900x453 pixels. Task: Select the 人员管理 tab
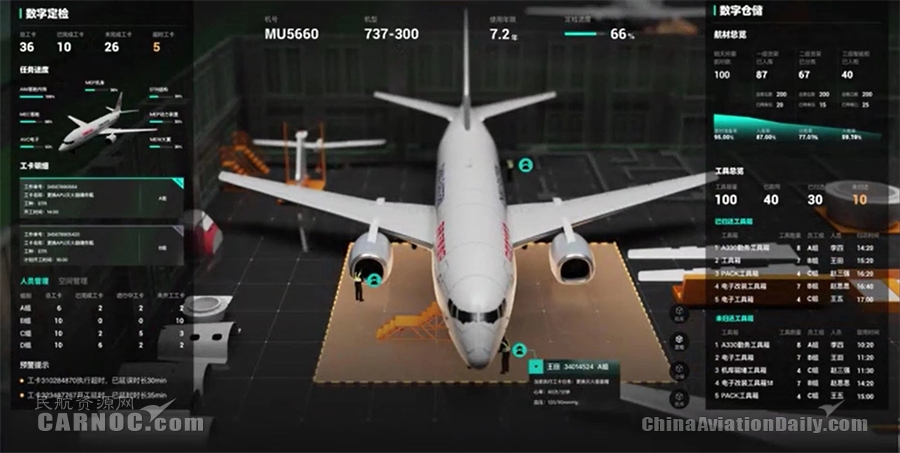[x=35, y=281]
